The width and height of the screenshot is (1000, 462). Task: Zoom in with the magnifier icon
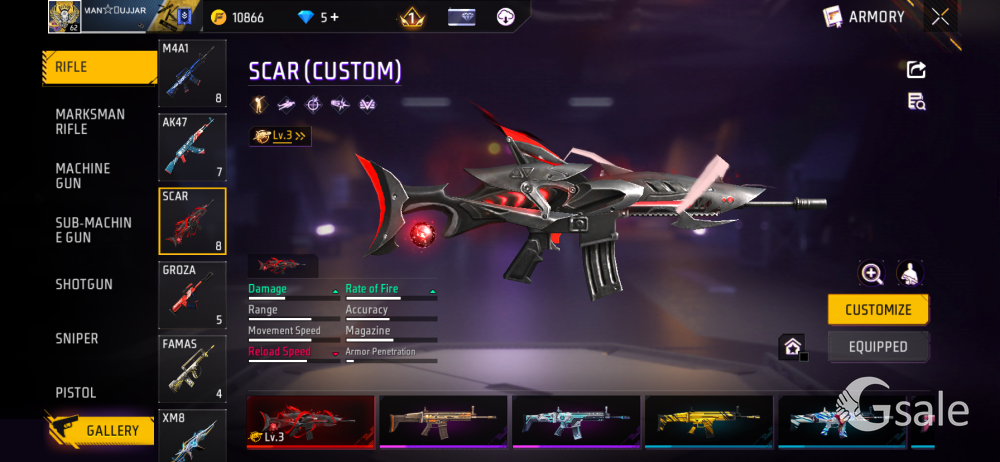[x=872, y=274]
